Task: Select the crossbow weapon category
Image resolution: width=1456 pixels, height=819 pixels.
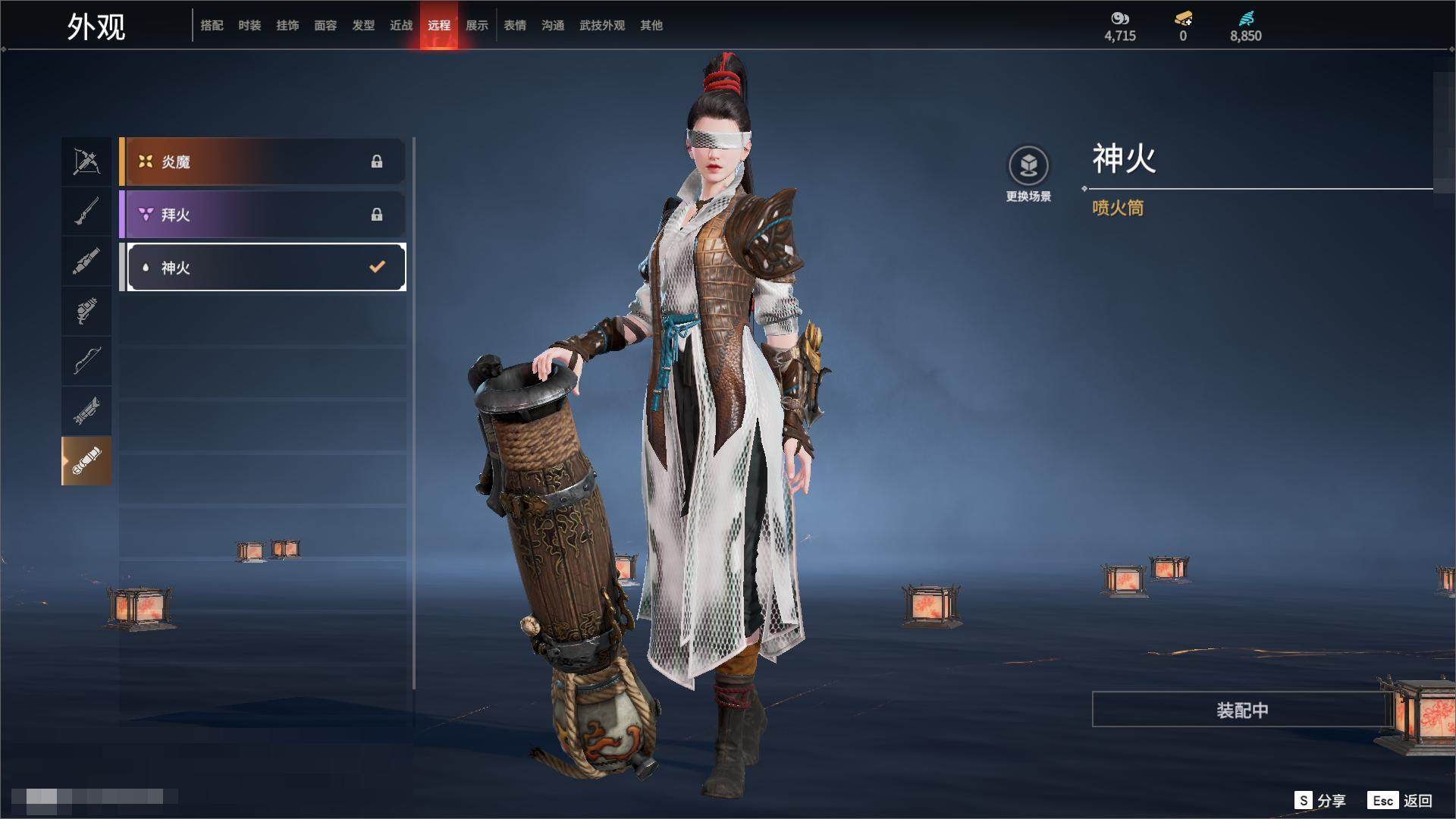Action: [86, 162]
